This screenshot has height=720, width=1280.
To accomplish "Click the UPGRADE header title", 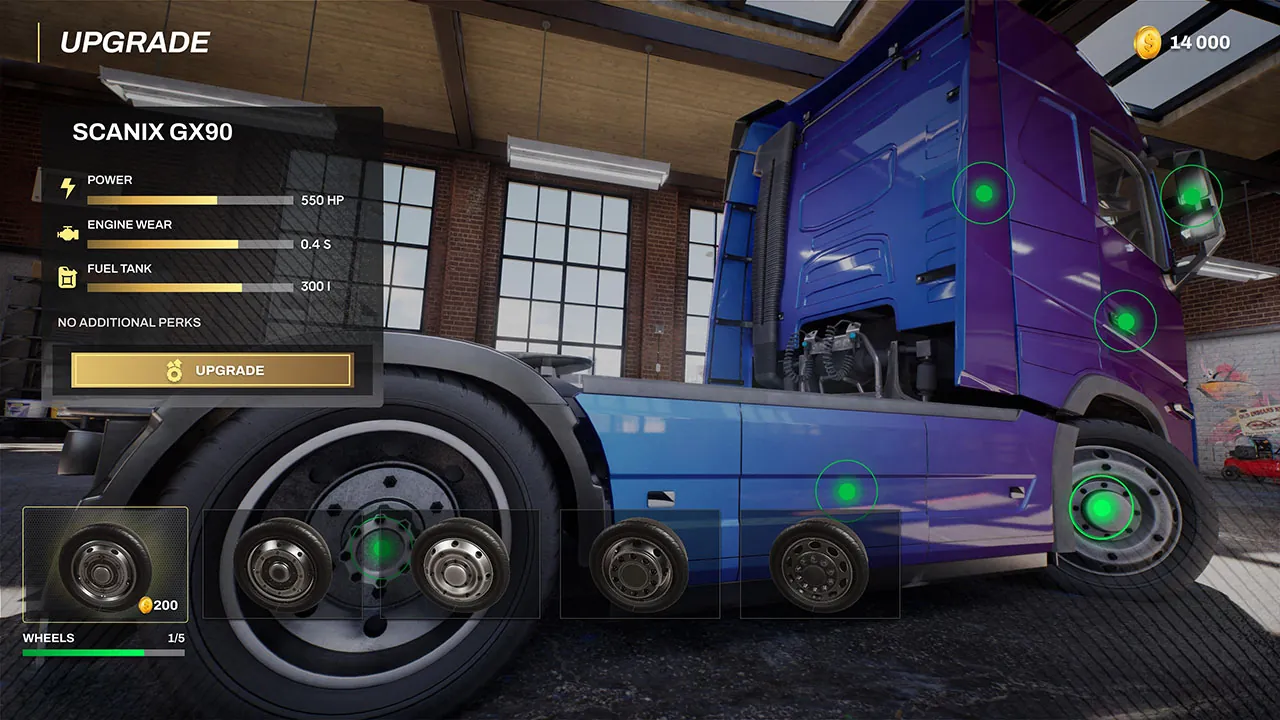I will coord(135,43).
